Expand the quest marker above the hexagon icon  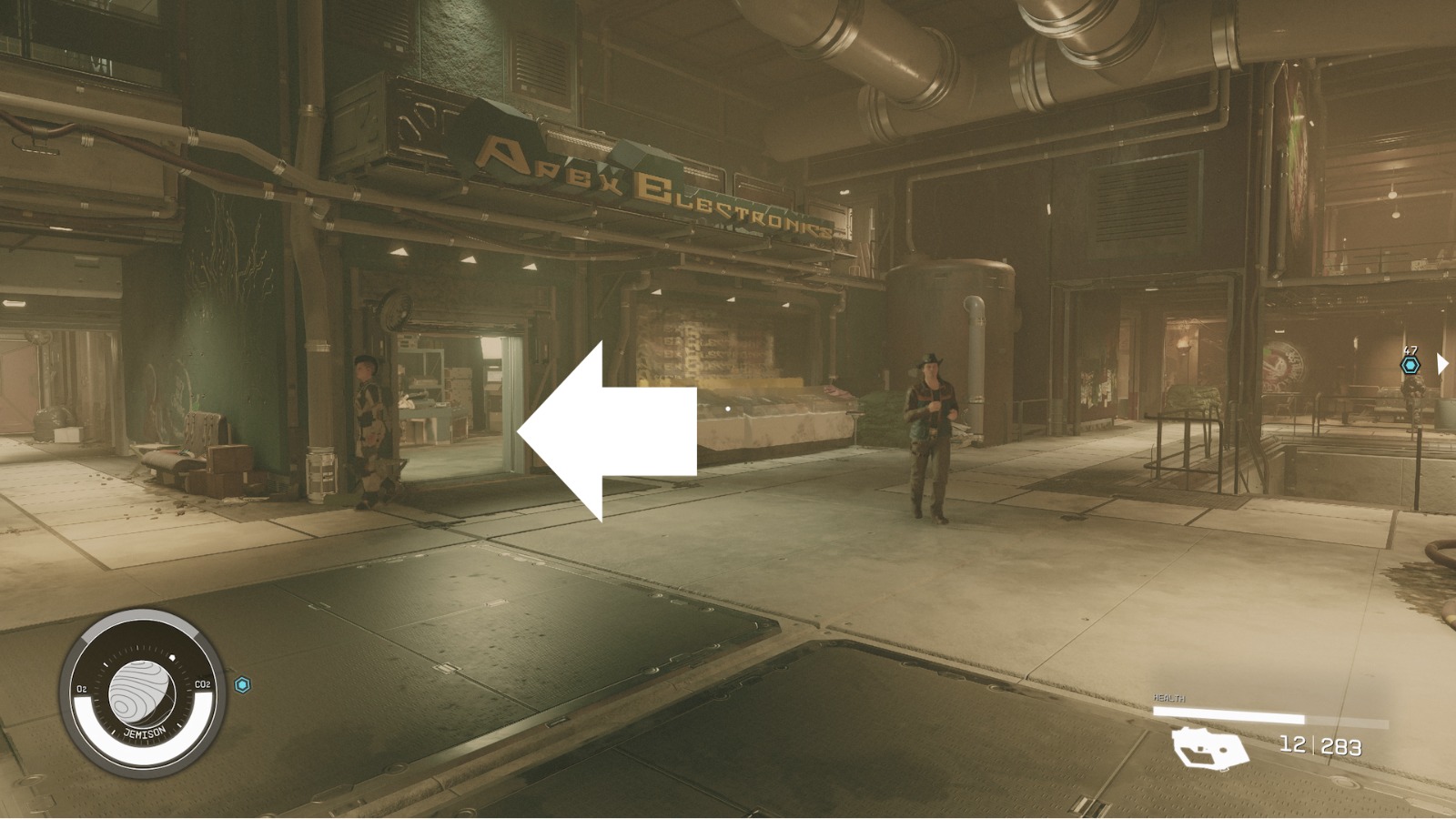click(1411, 349)
